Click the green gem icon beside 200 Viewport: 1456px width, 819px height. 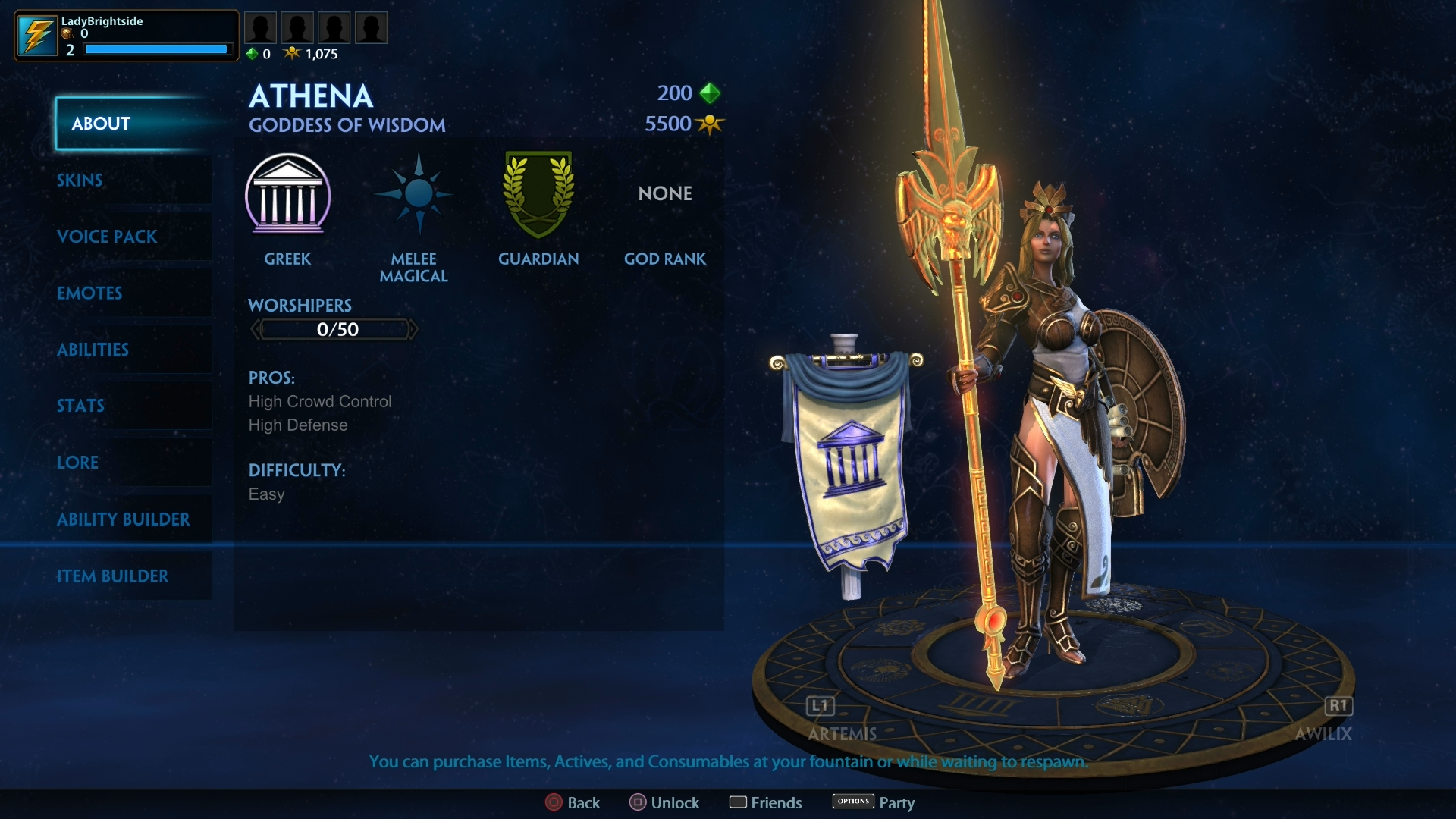click(x=708, y=93)
